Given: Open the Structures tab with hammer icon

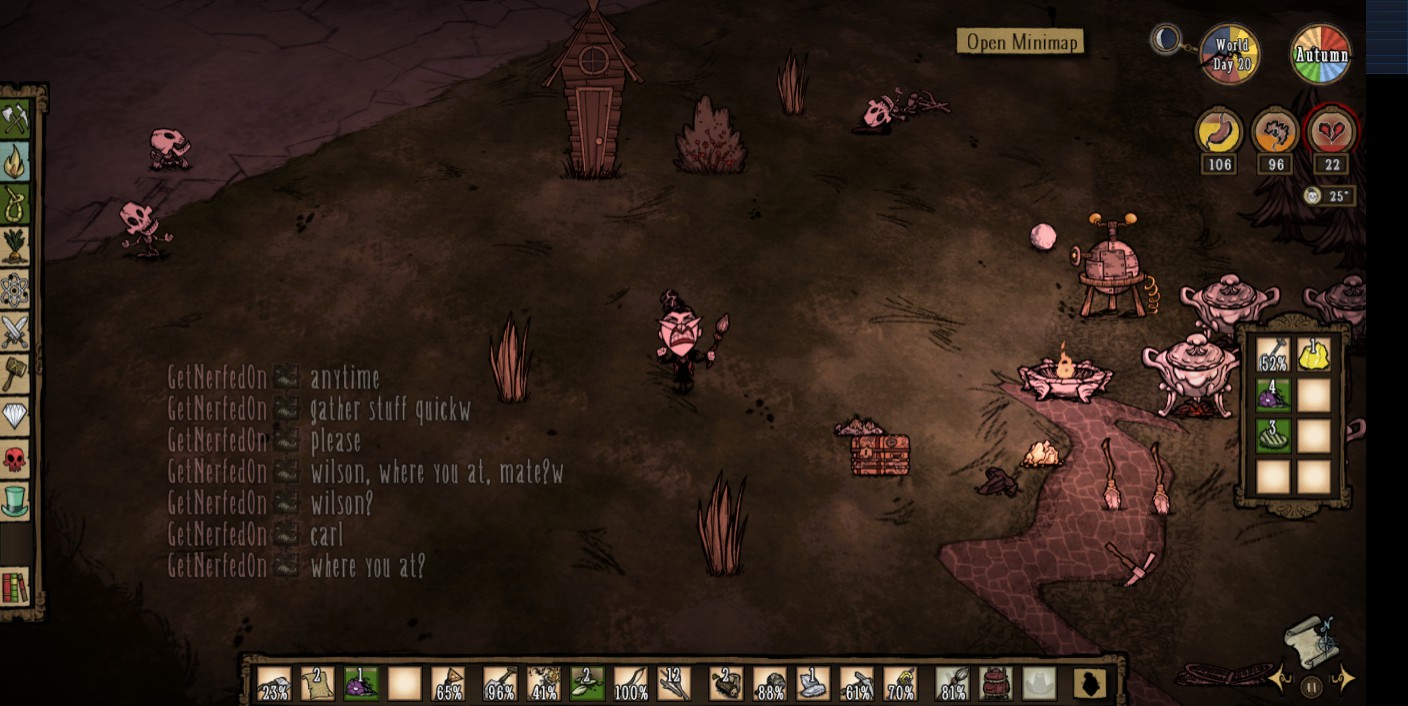Looking at the screenshot, I should (15, 373).
